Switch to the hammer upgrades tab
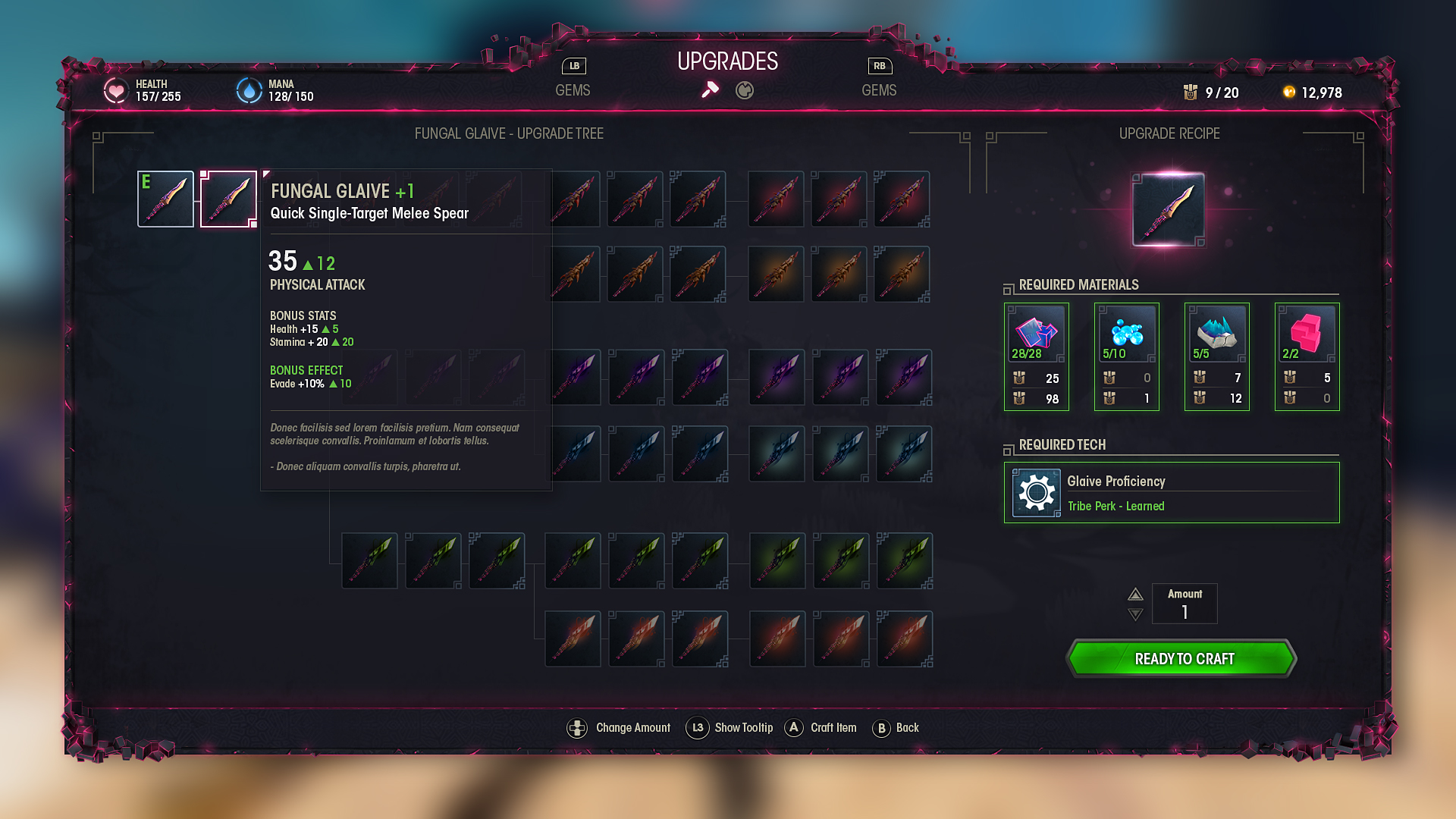The width and height of the screenshot is (1456, 819). pyautogui.click(x=710, y=90)
